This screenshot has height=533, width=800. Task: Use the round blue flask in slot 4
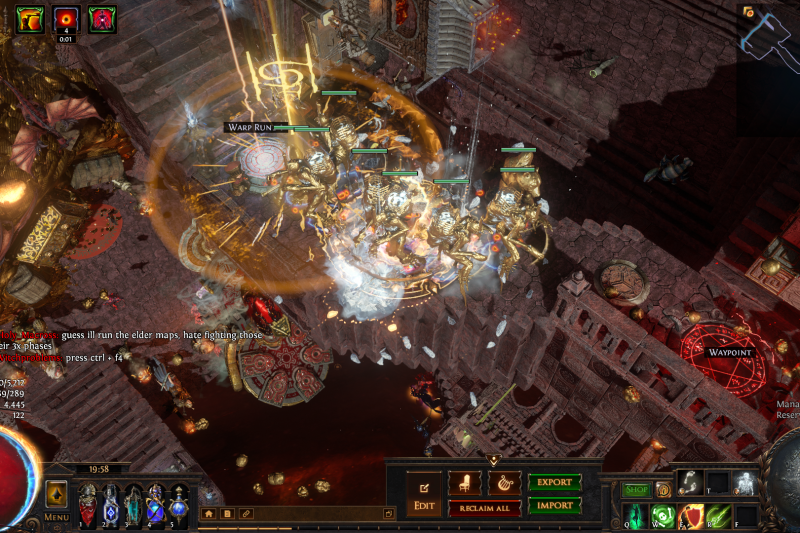tap(157, 503)
